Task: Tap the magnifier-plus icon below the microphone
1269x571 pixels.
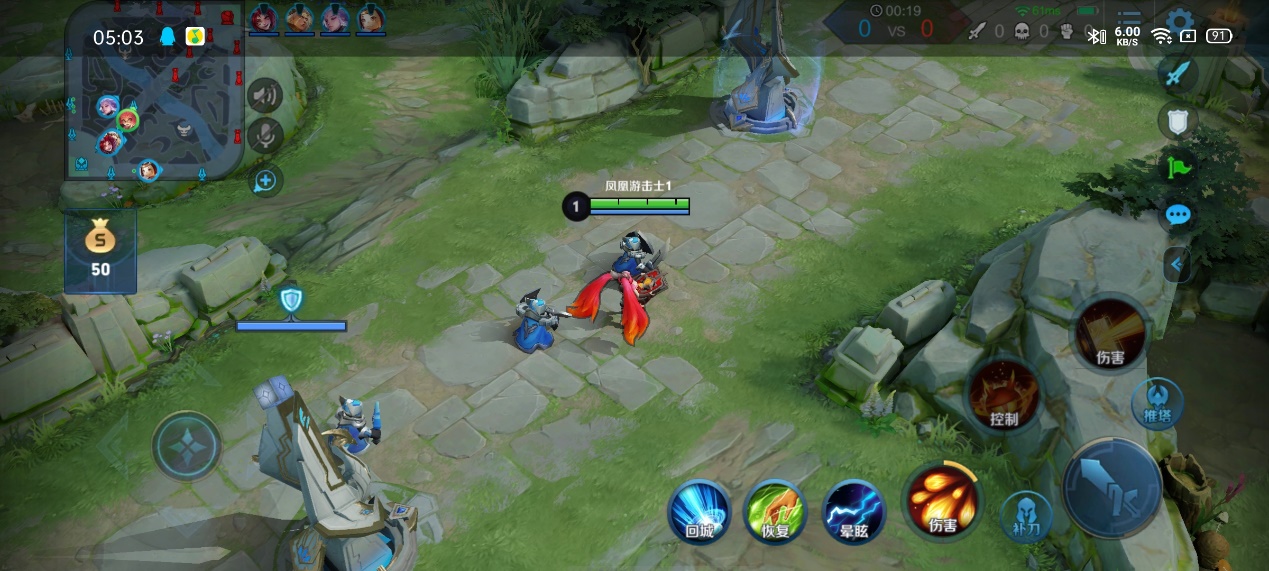Action: coord(265,181)
